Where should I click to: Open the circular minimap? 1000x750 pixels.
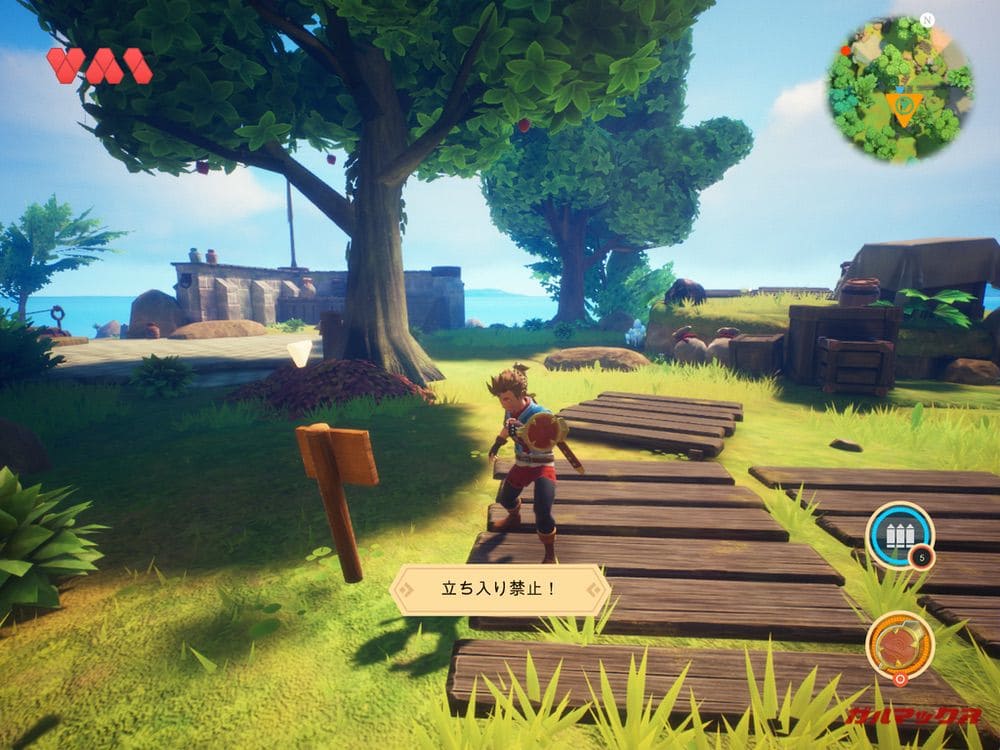899,90
